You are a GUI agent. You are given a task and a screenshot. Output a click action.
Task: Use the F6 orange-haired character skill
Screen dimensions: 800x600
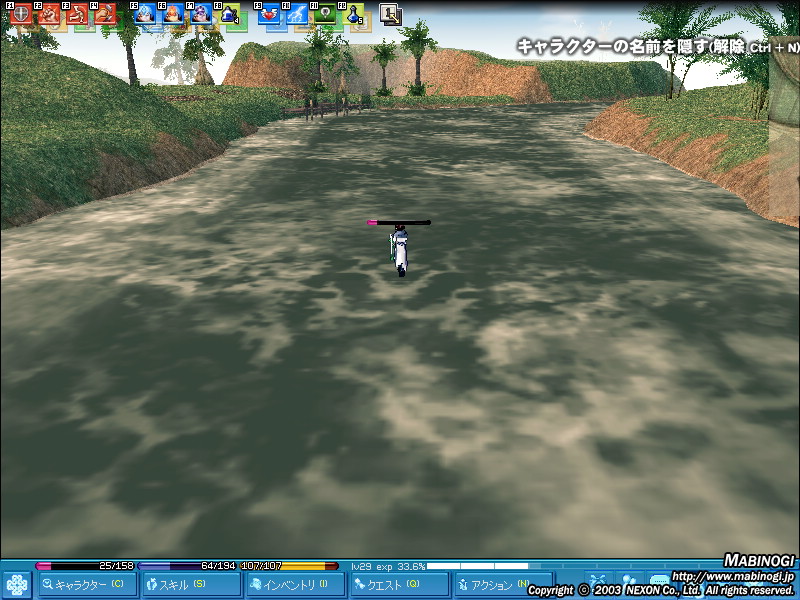173,14
